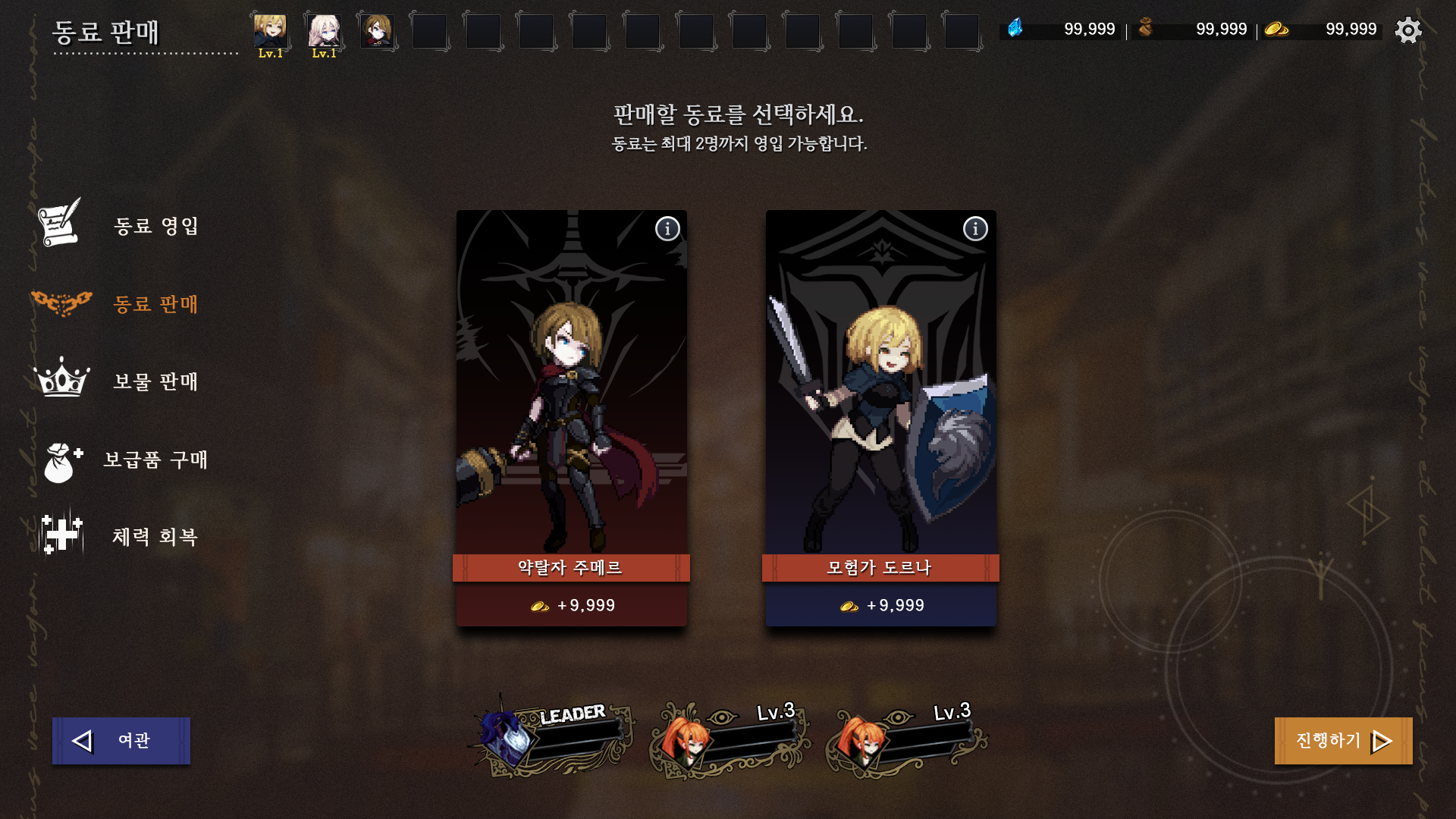The image size is (1456, 819).
Task: Select the first Lv.1 party portrait
Action: click(271, 30)
